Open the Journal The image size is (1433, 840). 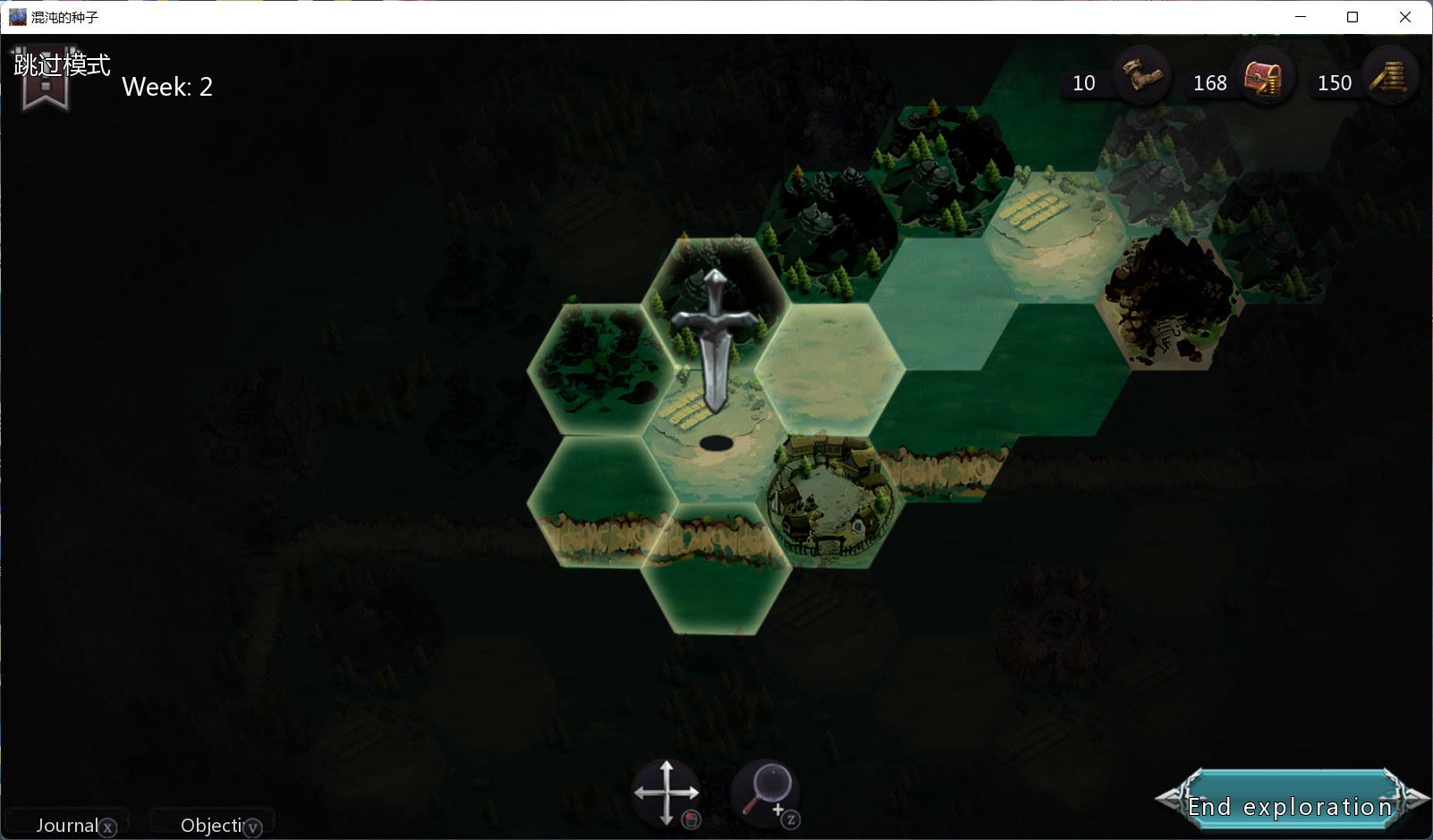pos(68,825)
